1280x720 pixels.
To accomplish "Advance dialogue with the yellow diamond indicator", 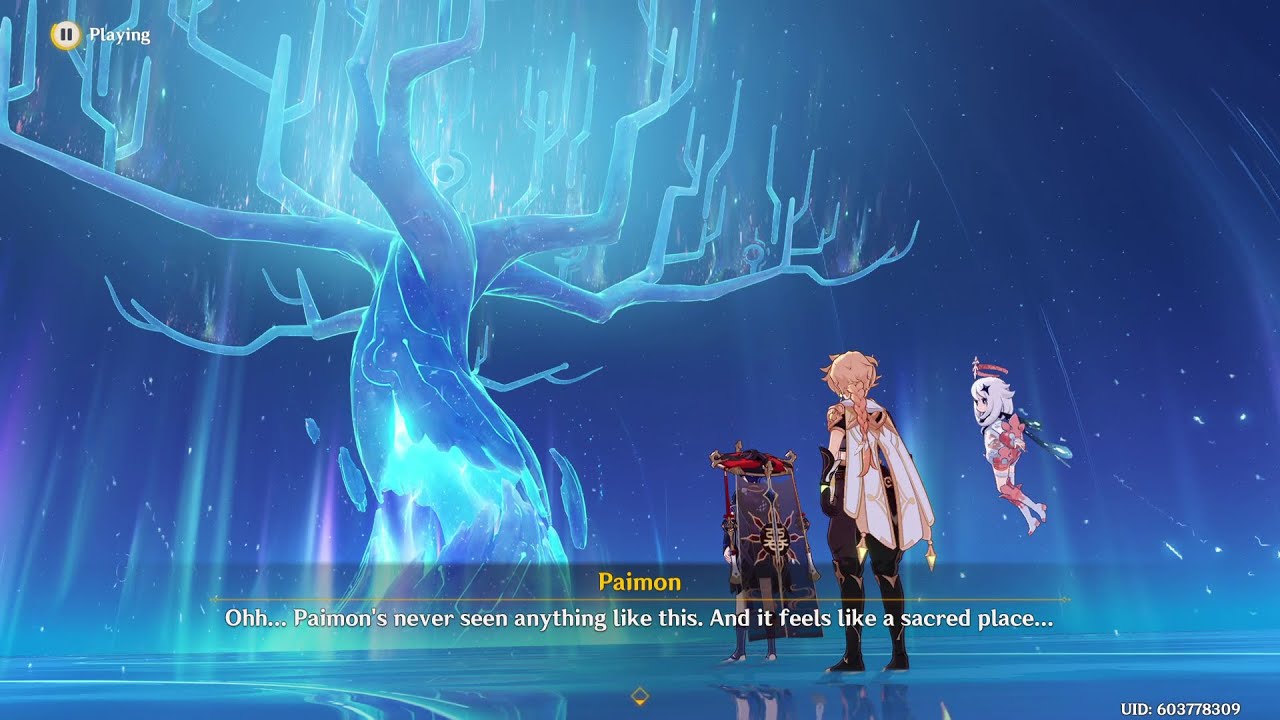I will tap(640, 695).
